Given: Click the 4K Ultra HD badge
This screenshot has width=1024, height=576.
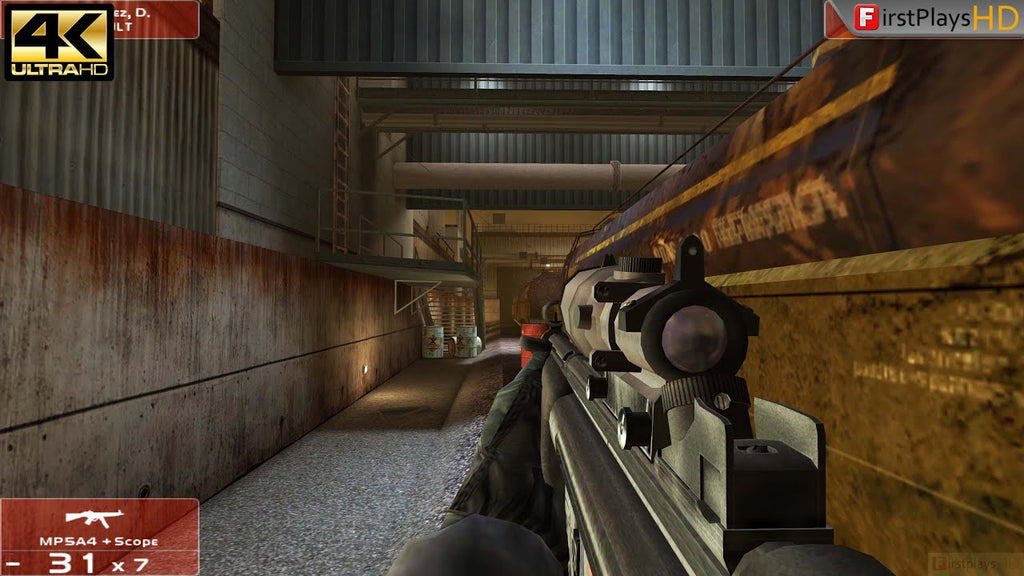Looking at the screenshot, I should [x=60, y=41].
